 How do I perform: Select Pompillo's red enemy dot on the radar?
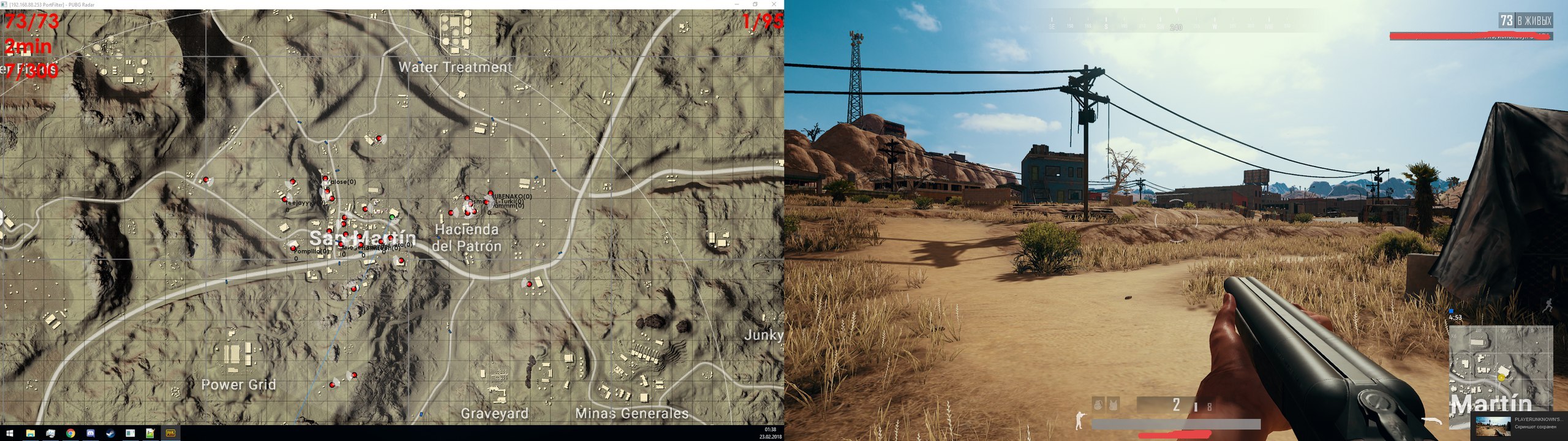coord(293,249)
